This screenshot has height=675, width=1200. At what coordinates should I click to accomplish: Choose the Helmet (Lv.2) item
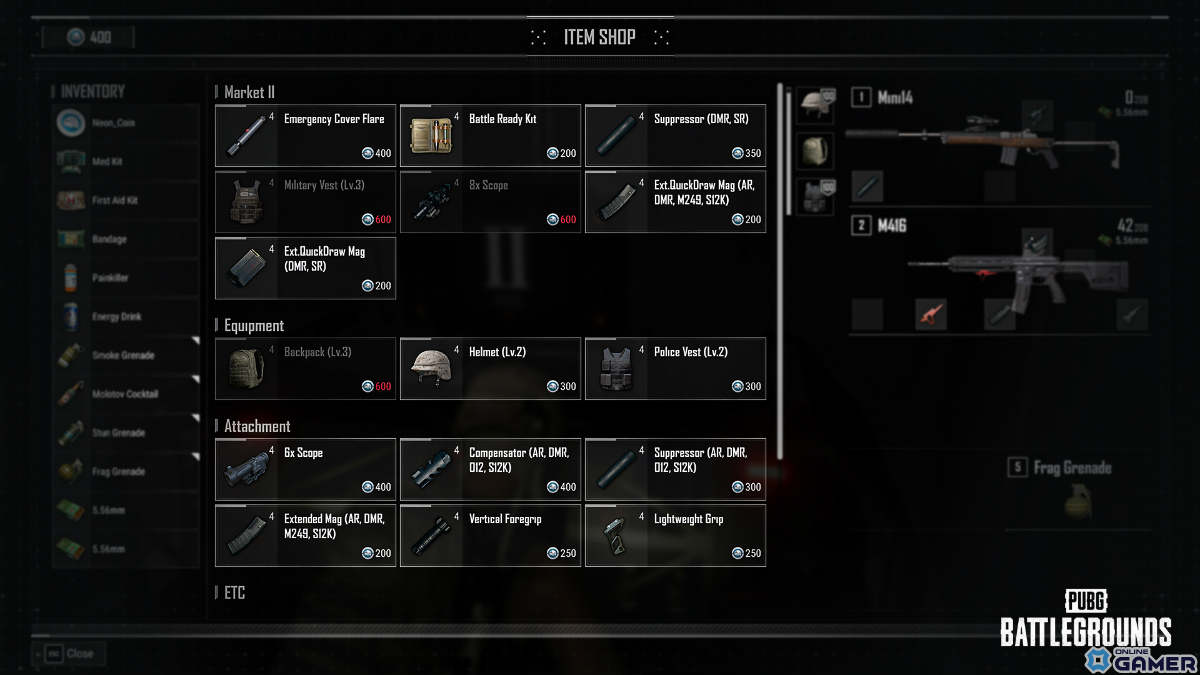[490, 368]
